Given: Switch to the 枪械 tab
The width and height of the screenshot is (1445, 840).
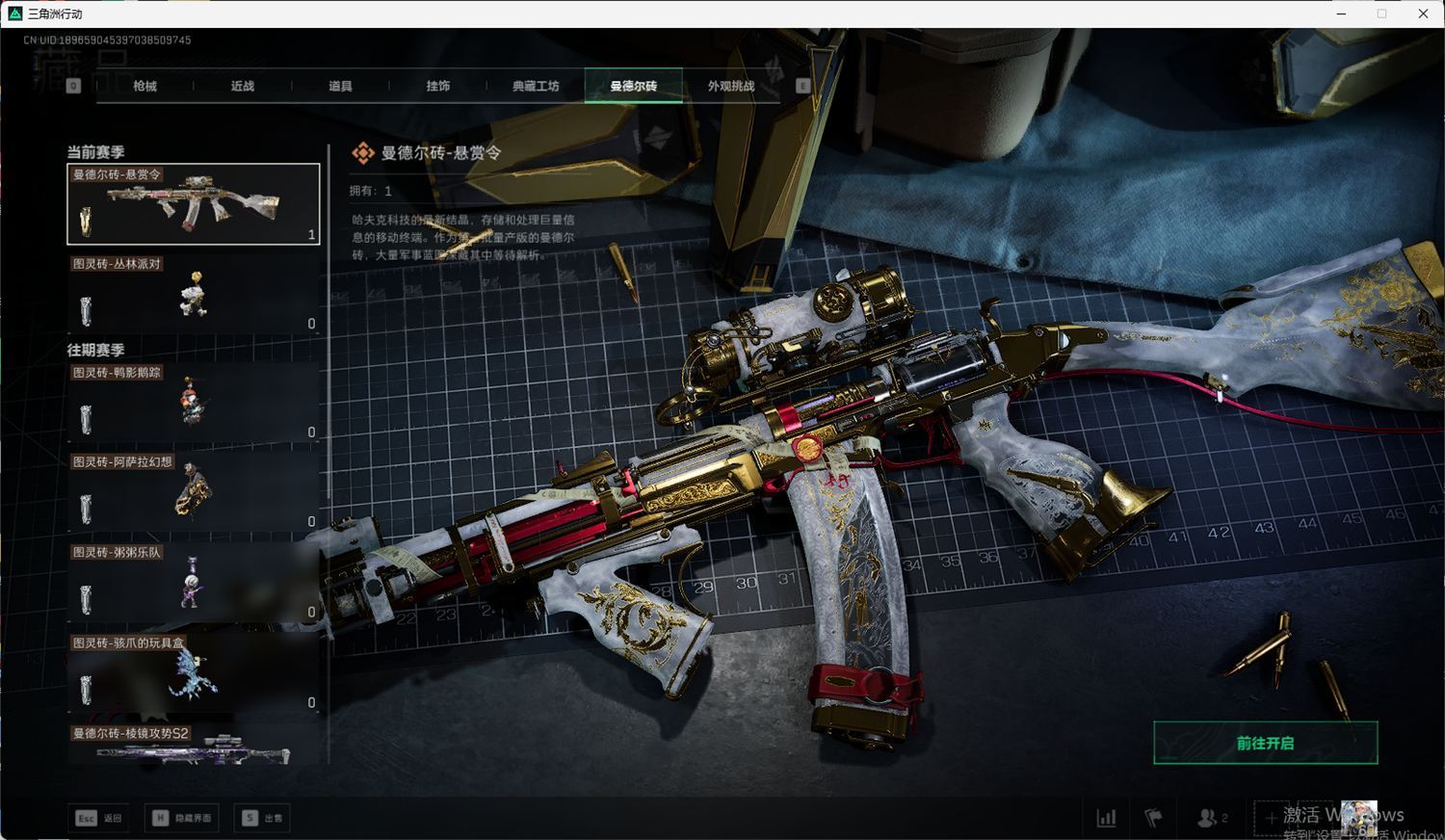Looking at the screenshot, I should [145, 86].
